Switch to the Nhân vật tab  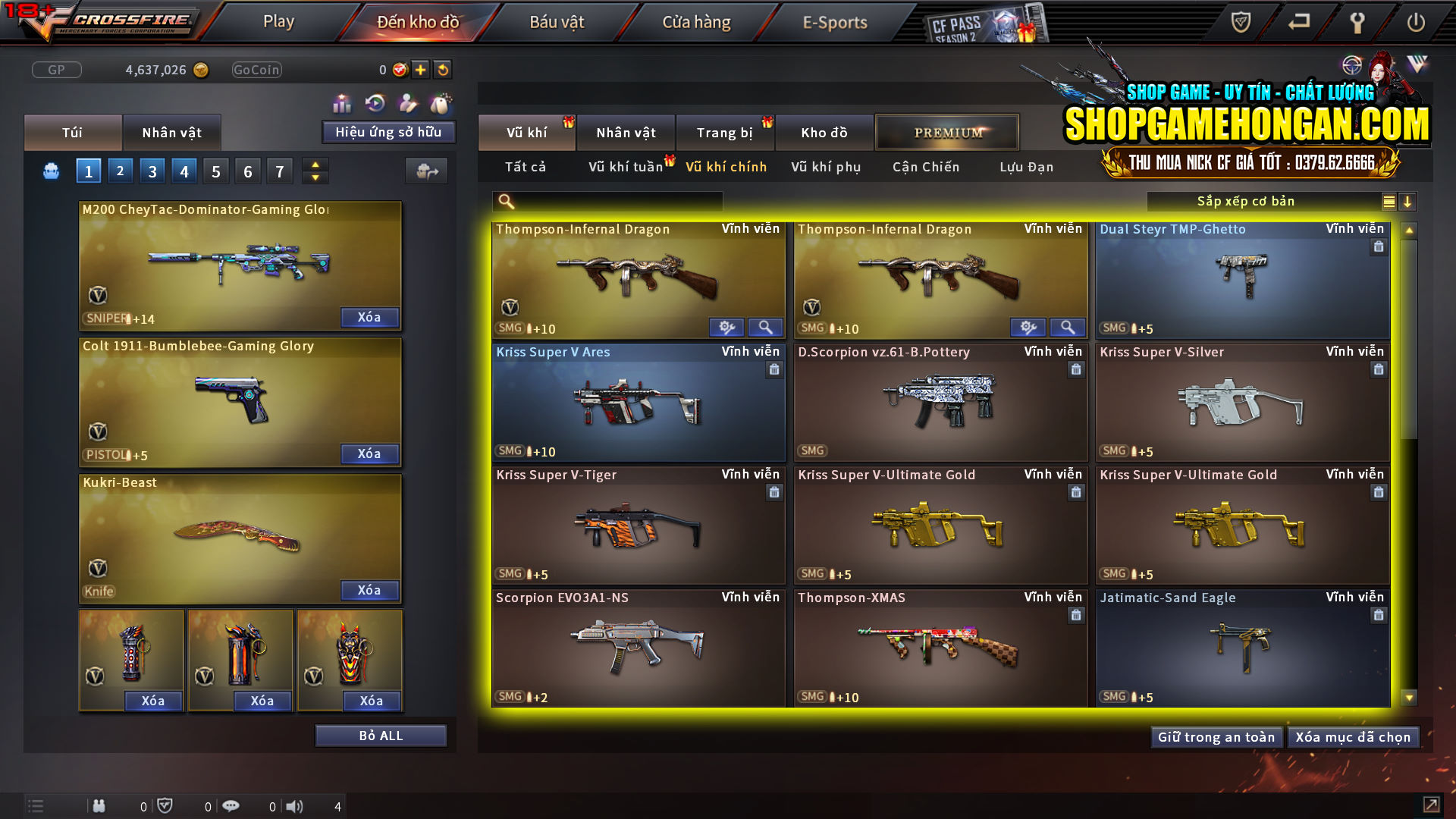172,132
